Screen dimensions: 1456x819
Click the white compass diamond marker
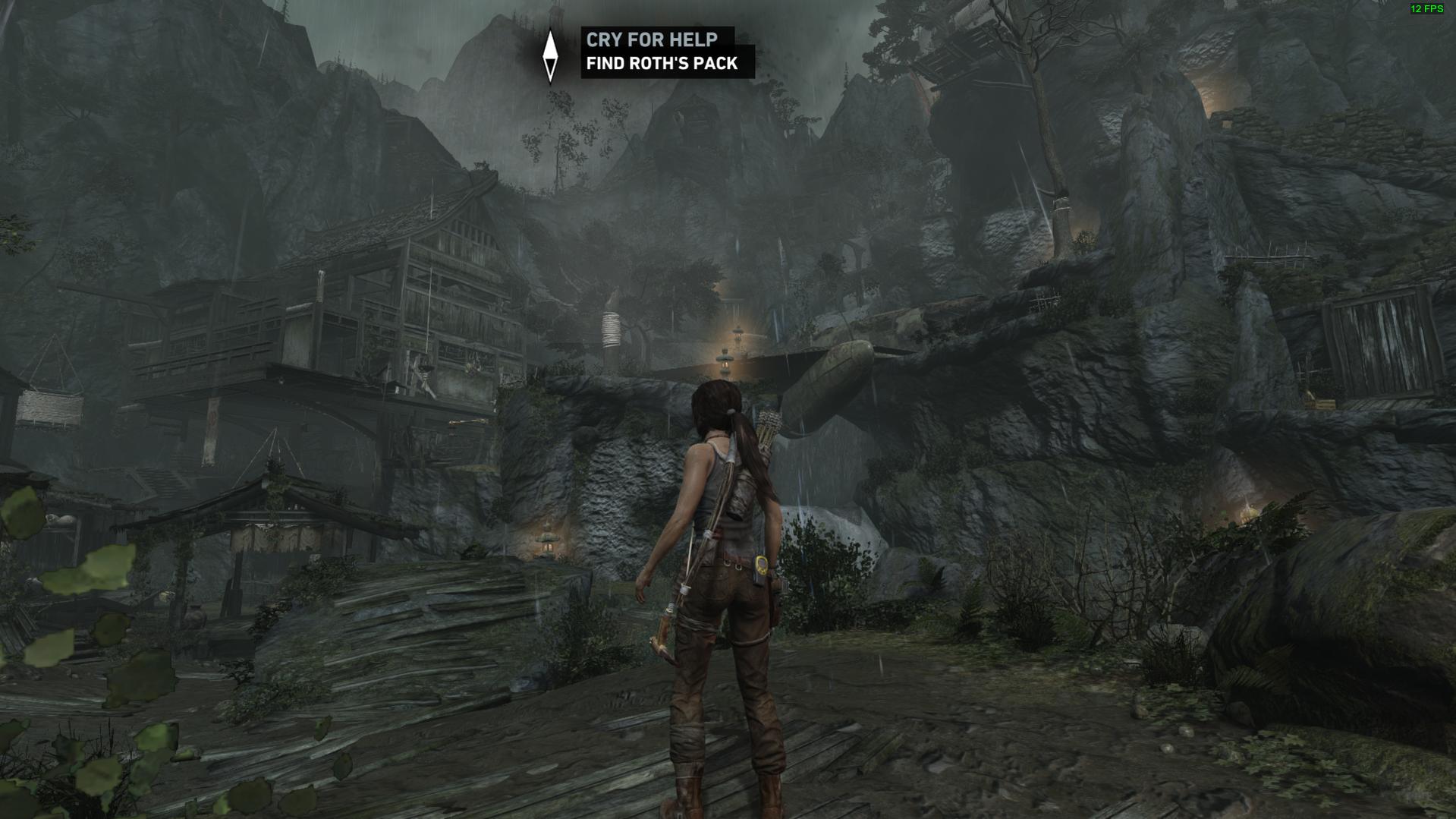[x=551, y=55]
